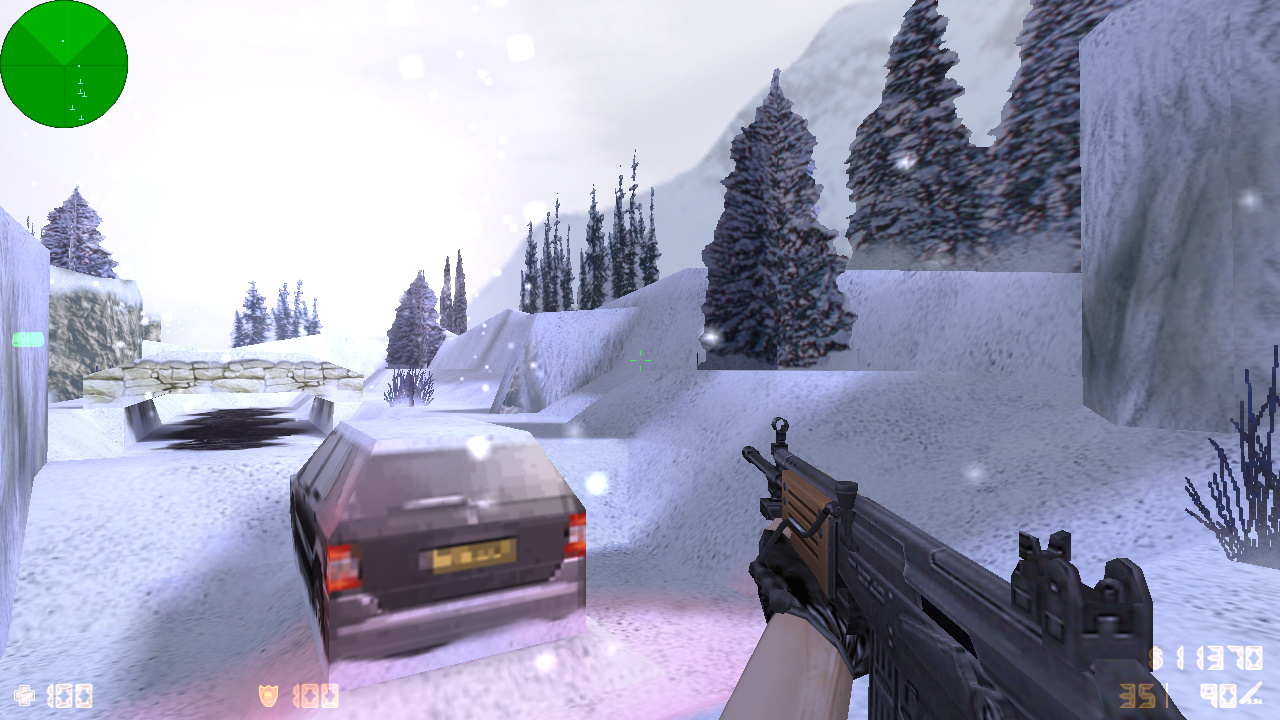The height and width of the screenshot is (720, 1280).
Task: Click the armor shield icon
Action: pos(269,694)
